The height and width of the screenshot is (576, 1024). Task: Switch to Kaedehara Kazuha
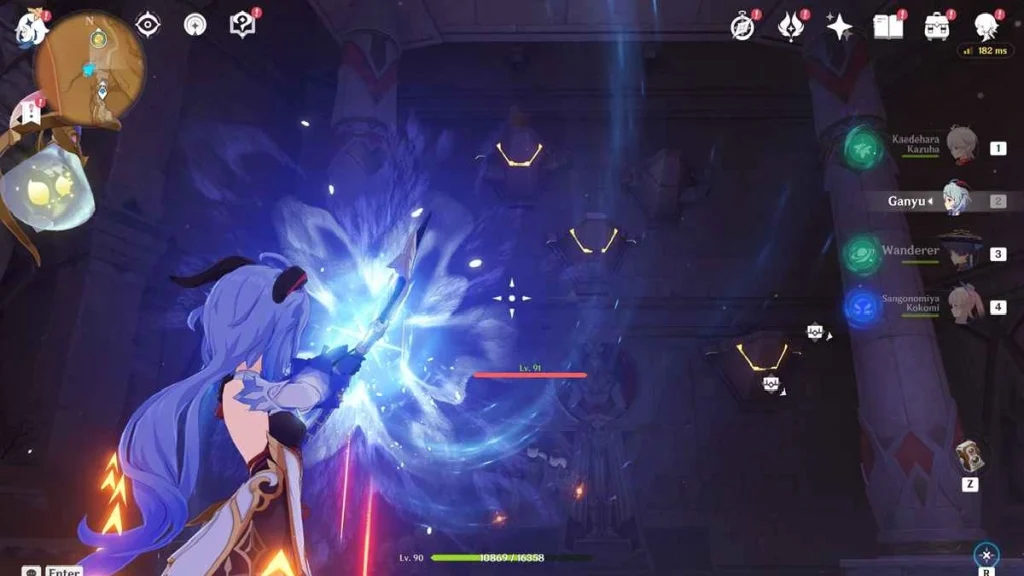(962, 146)
